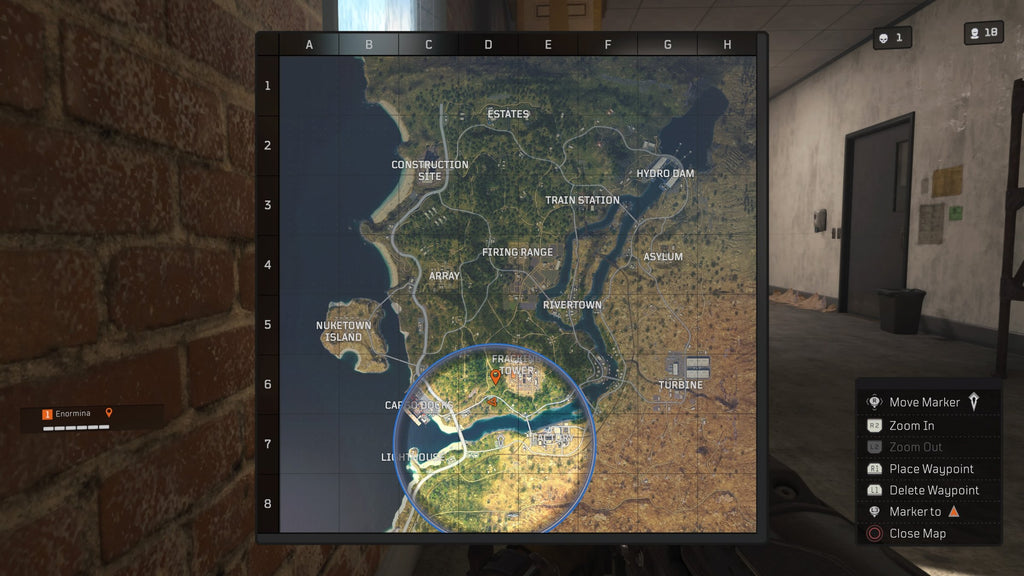Select Nuketown Island on the map
This screenshot has height=576, width=1024.
[x=343, y=331]
